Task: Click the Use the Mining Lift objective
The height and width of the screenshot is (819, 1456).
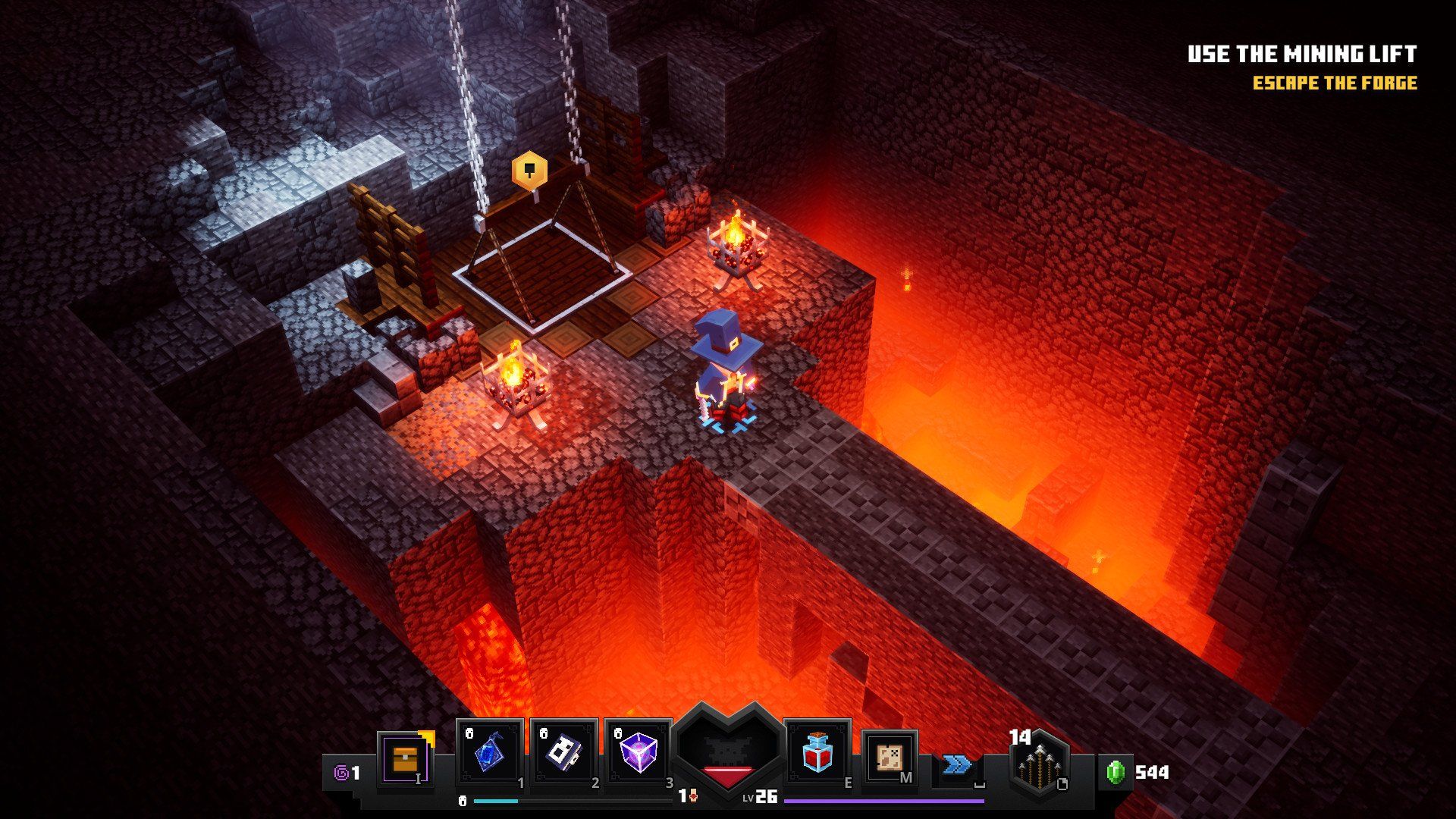Action: (1301, 54)
